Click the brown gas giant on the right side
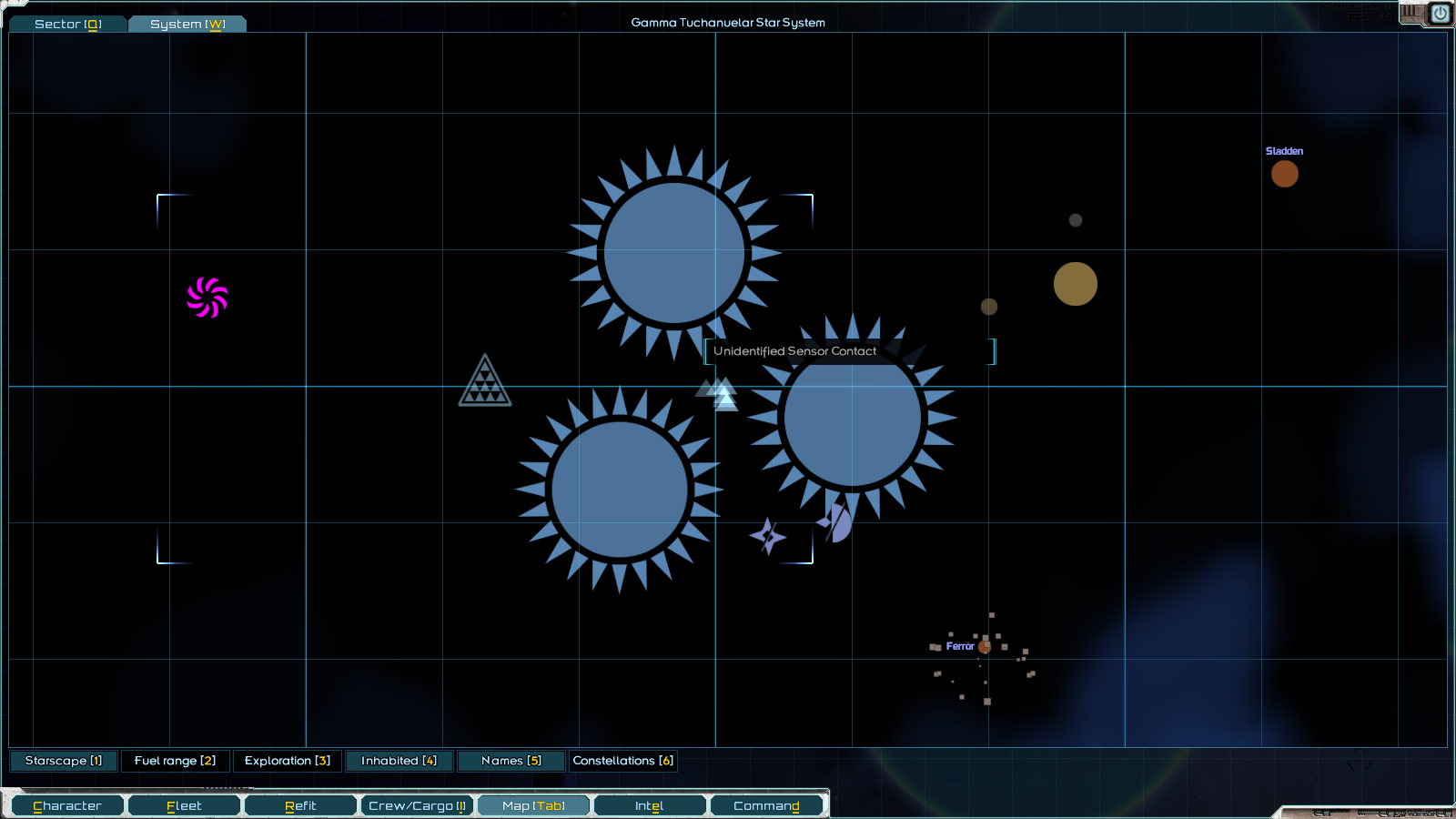The height and width of the screenshot is (819, 1456). click(x=1076, y=283)
